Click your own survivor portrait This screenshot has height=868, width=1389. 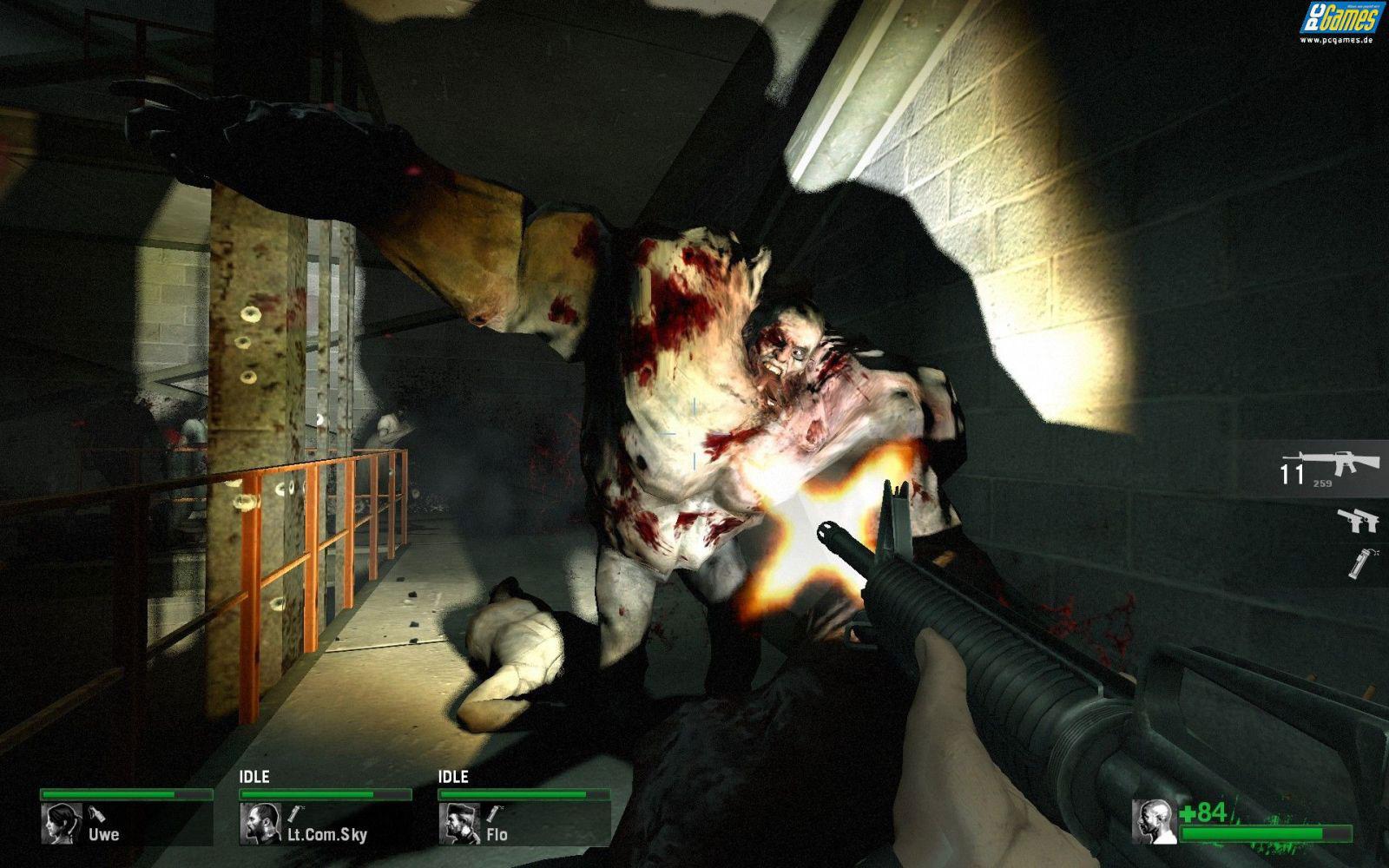click(x=1155, y=821)
